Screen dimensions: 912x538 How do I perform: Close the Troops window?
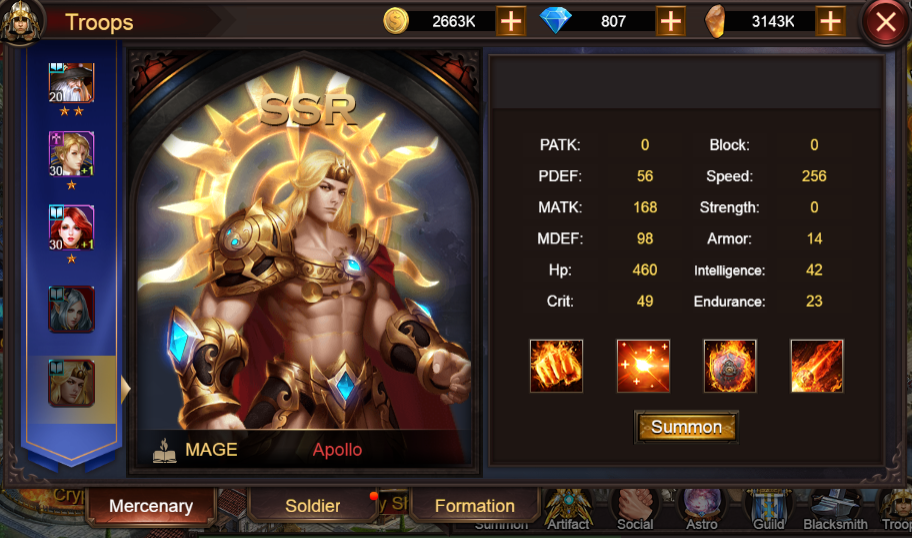(885, 22)
